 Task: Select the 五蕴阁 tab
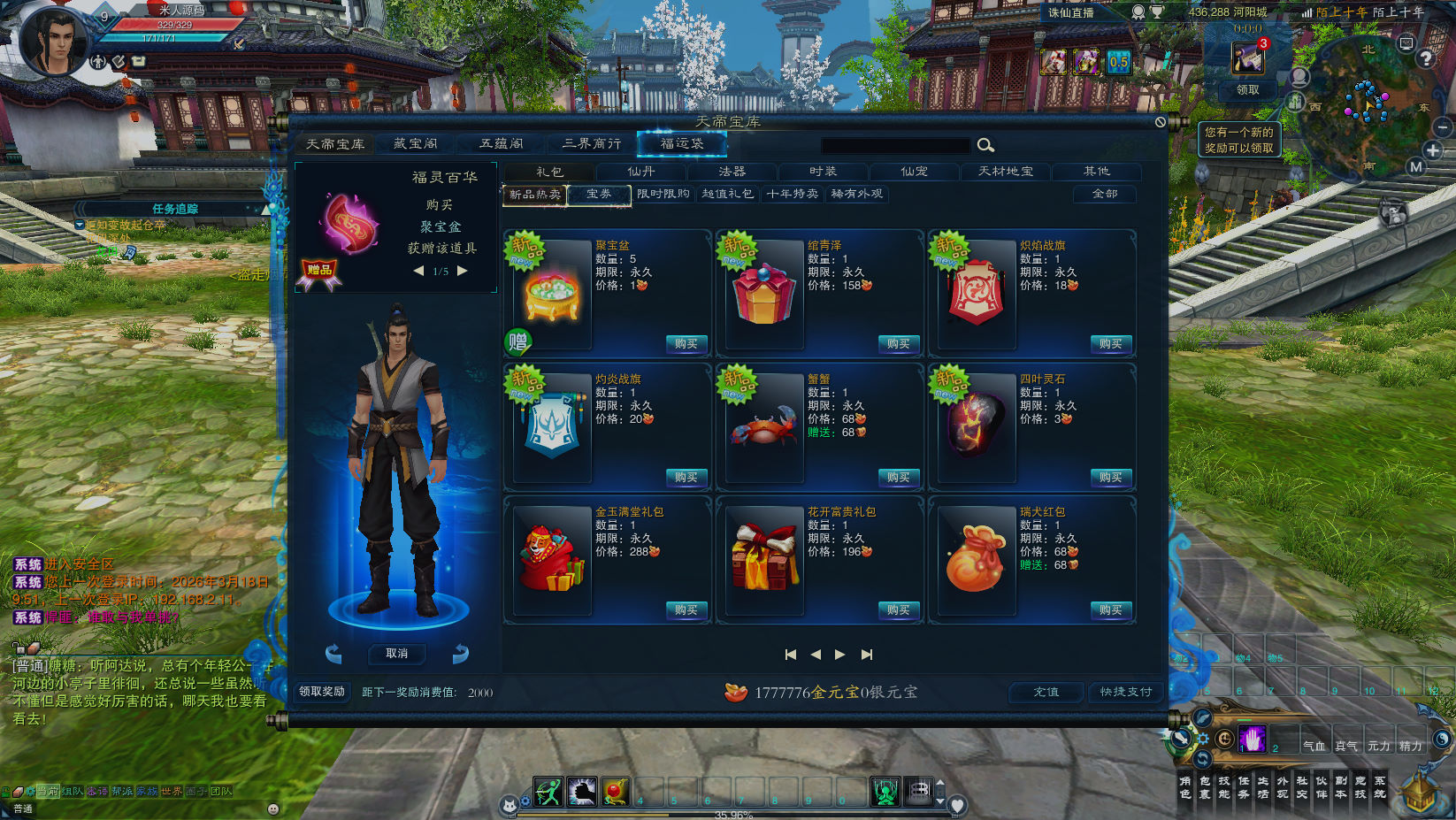coord(502,143)
